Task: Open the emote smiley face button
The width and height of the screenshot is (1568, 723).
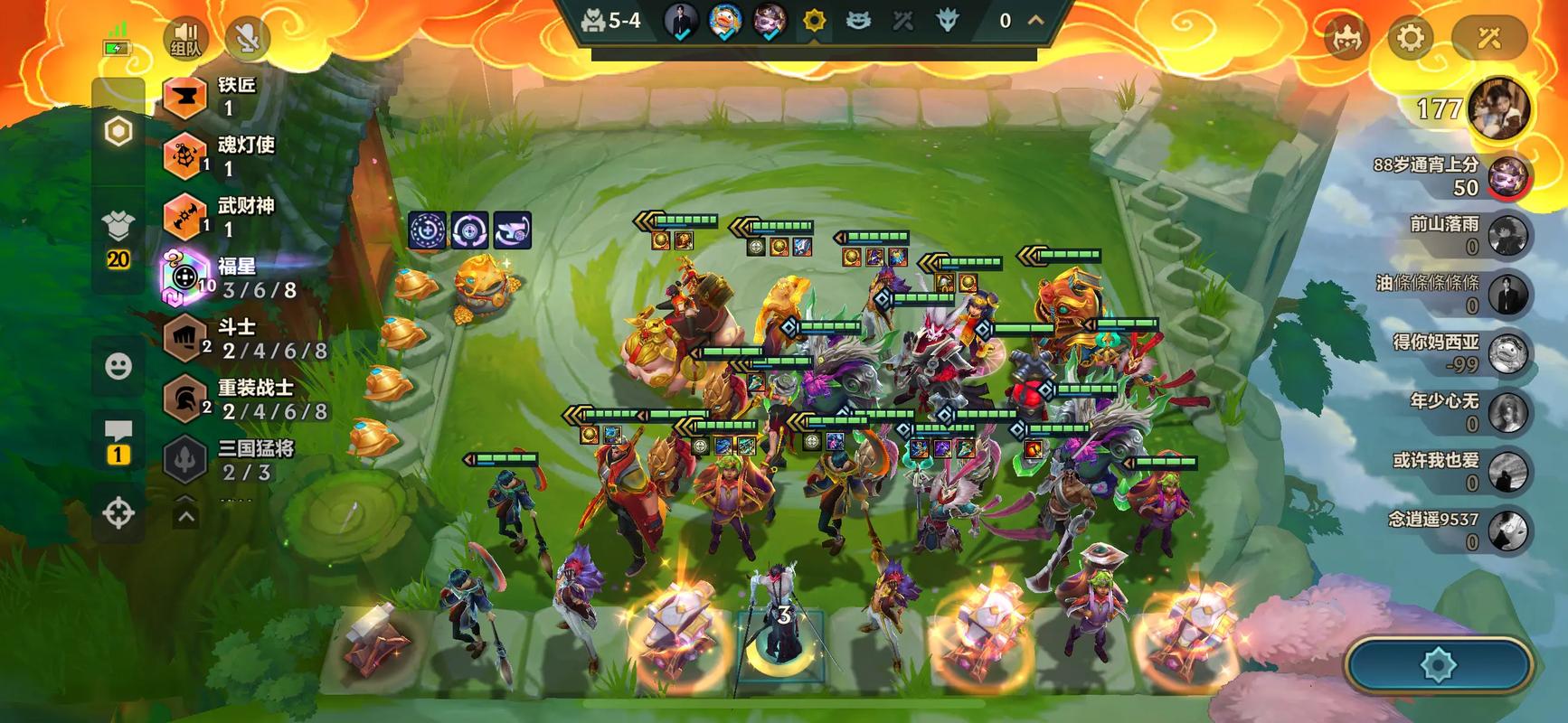Action: coord(118,366)
